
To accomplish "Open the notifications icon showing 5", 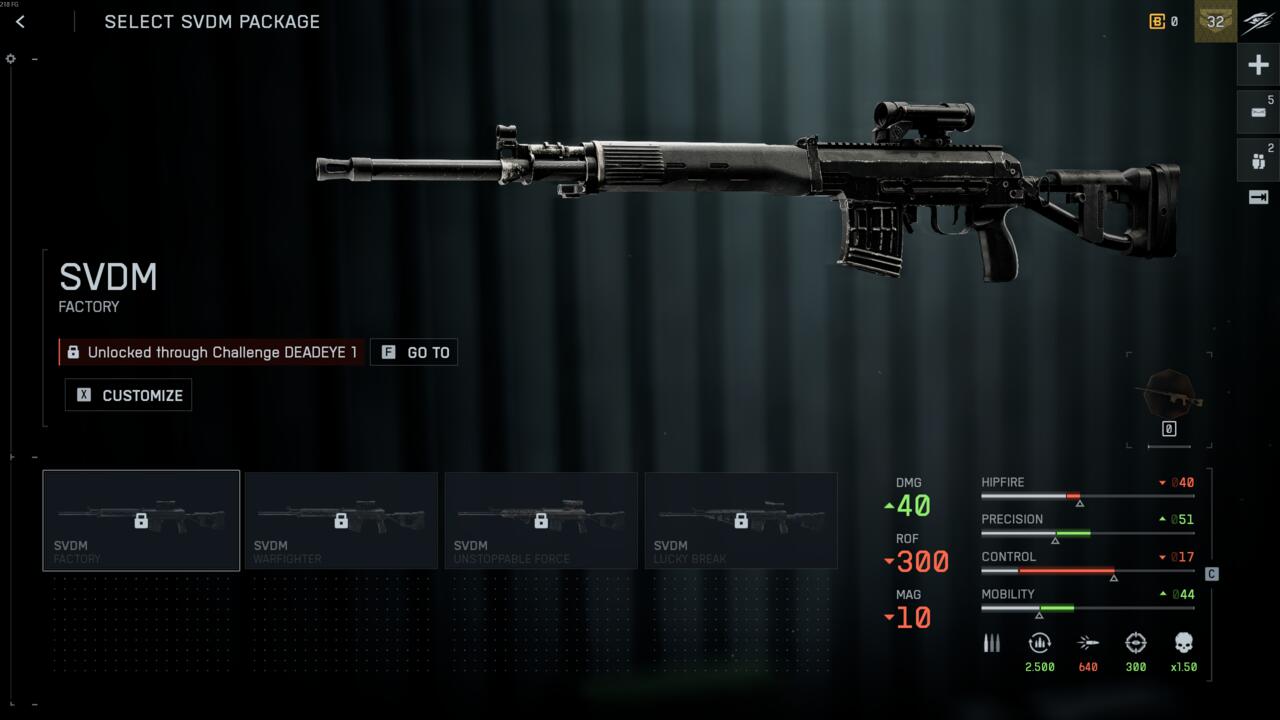I will (1258, 112).
